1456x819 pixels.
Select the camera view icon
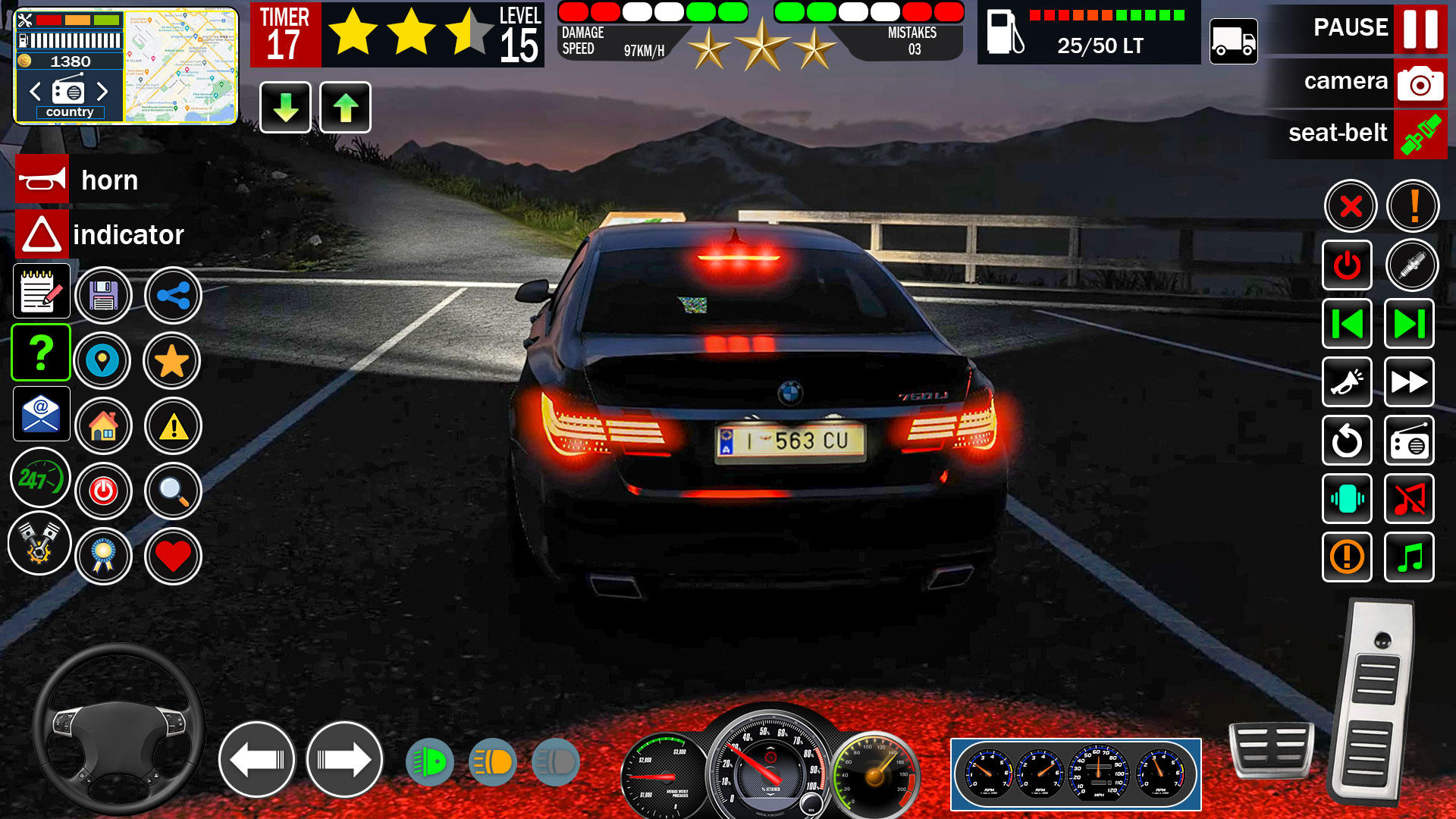tap(1420, 83)
